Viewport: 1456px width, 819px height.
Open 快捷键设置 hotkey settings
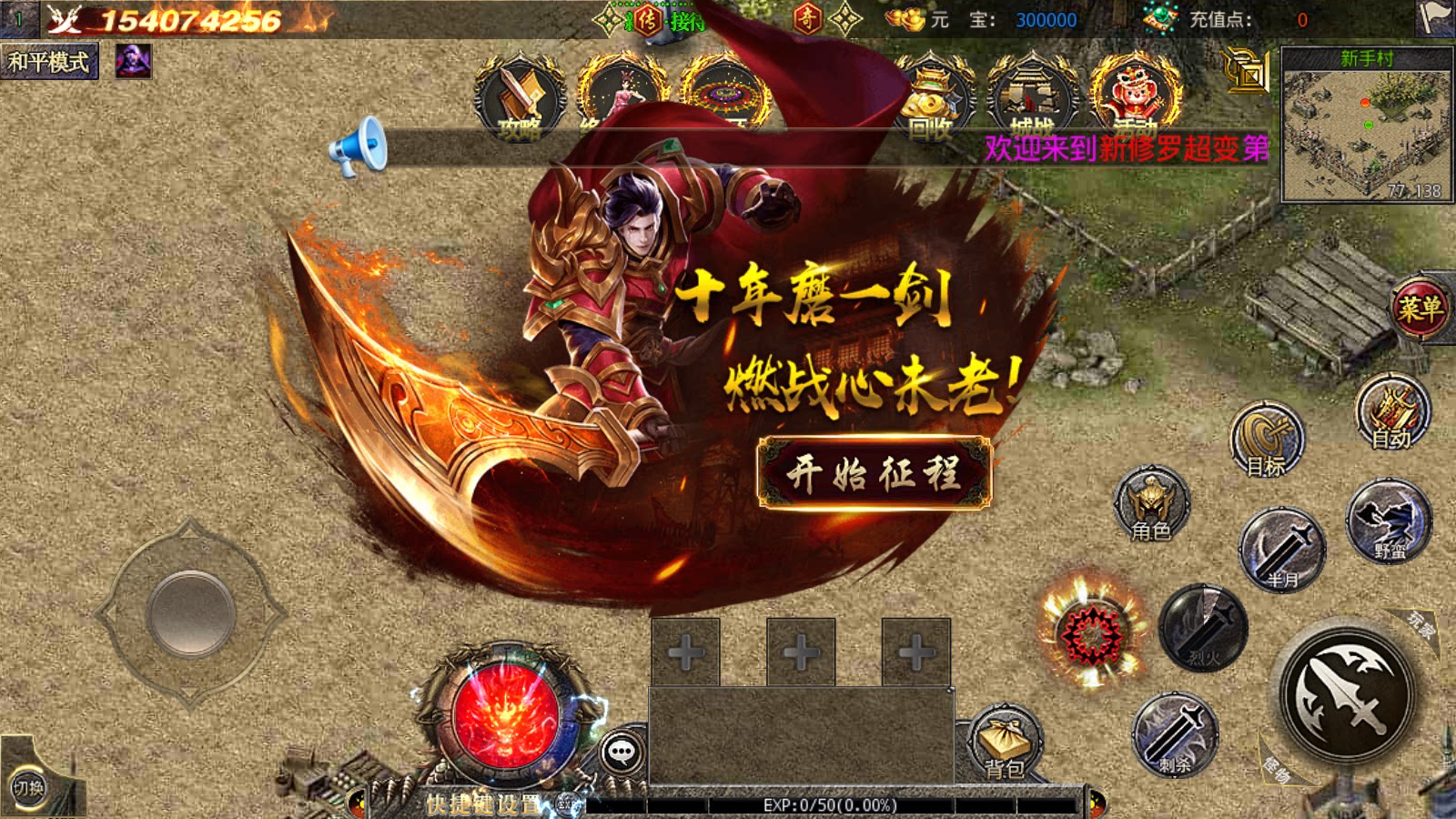click(x=482, y=801)
